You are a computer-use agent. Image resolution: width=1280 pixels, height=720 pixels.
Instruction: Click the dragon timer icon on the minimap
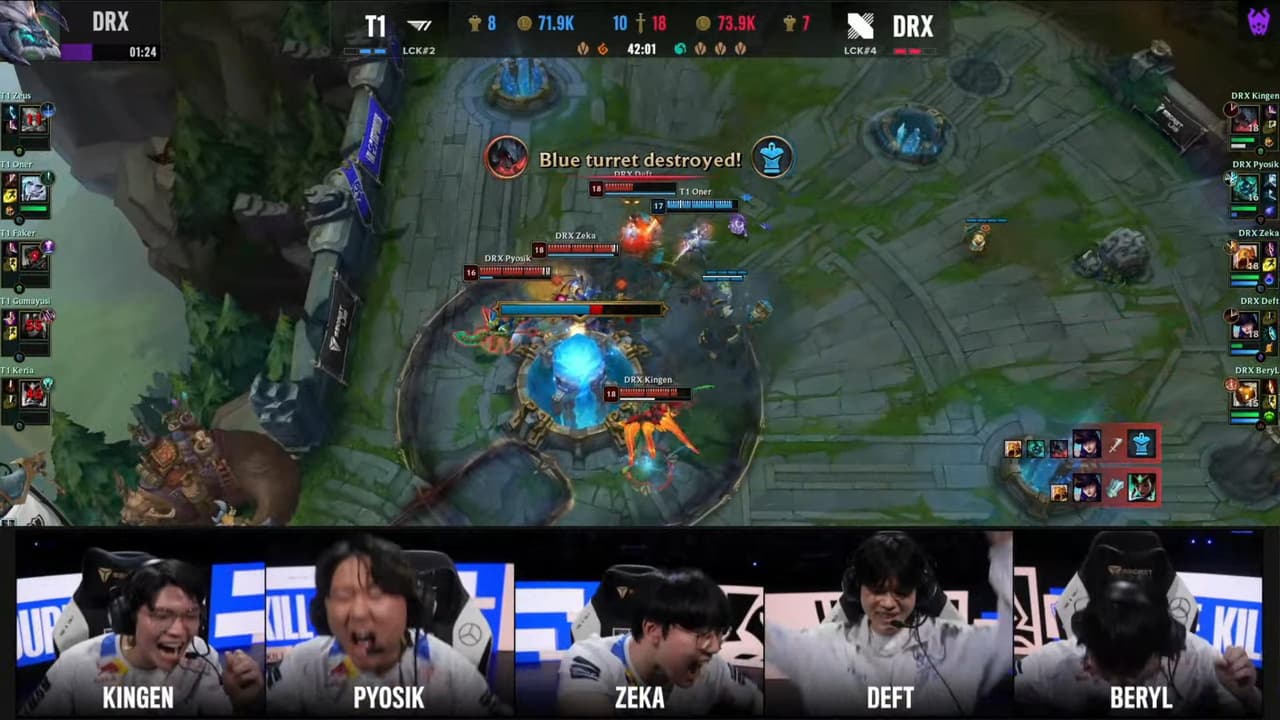[x=30, y=30]
